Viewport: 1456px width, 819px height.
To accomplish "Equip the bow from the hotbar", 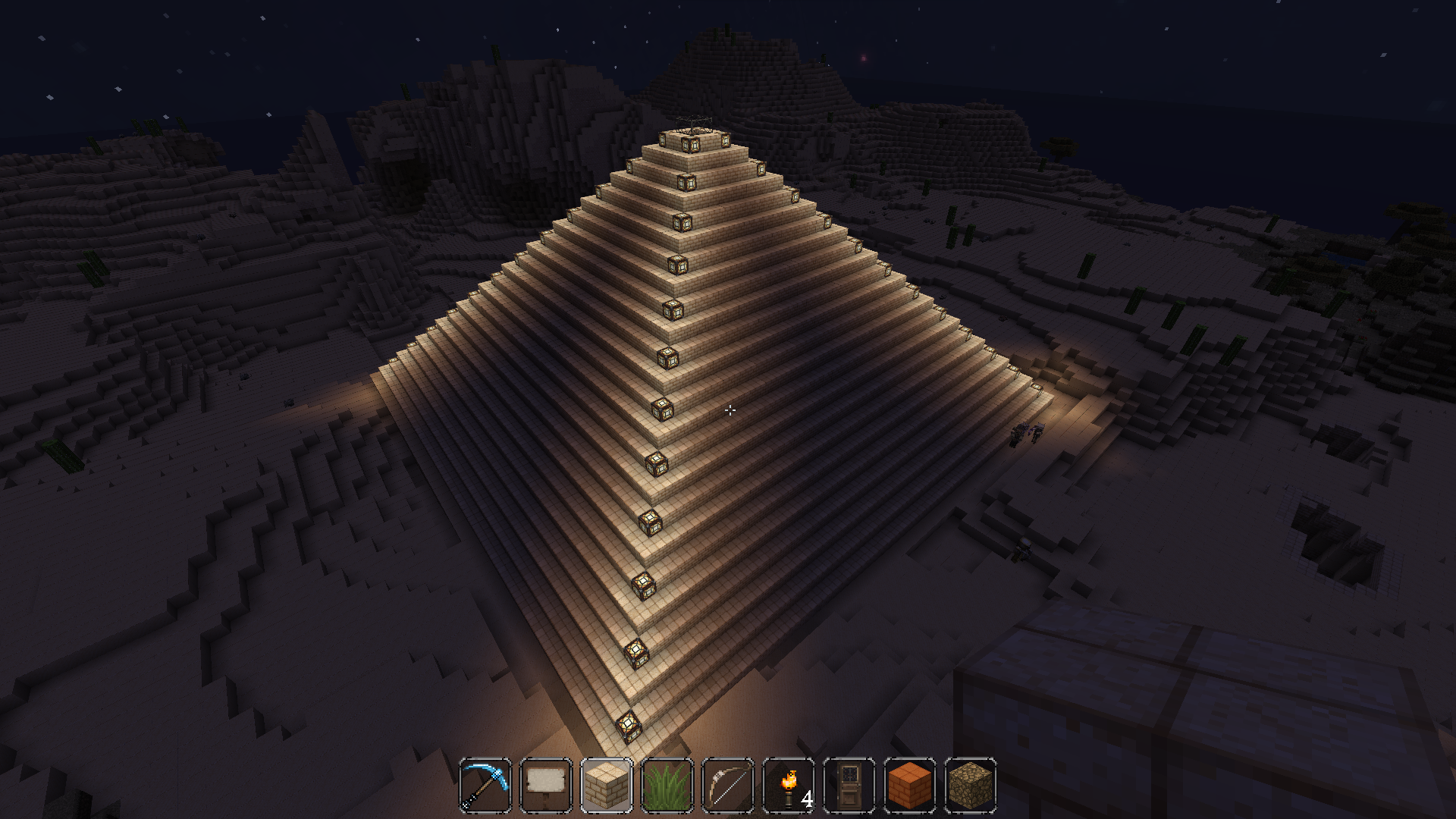I will [728, 786].
